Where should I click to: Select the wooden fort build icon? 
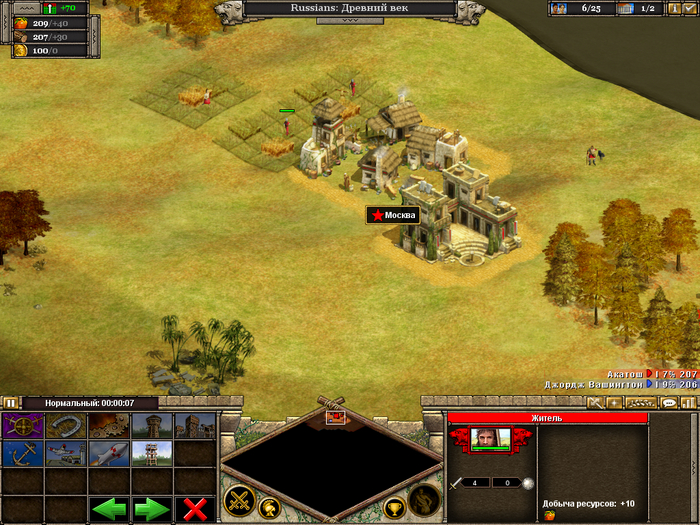point(195,425)
